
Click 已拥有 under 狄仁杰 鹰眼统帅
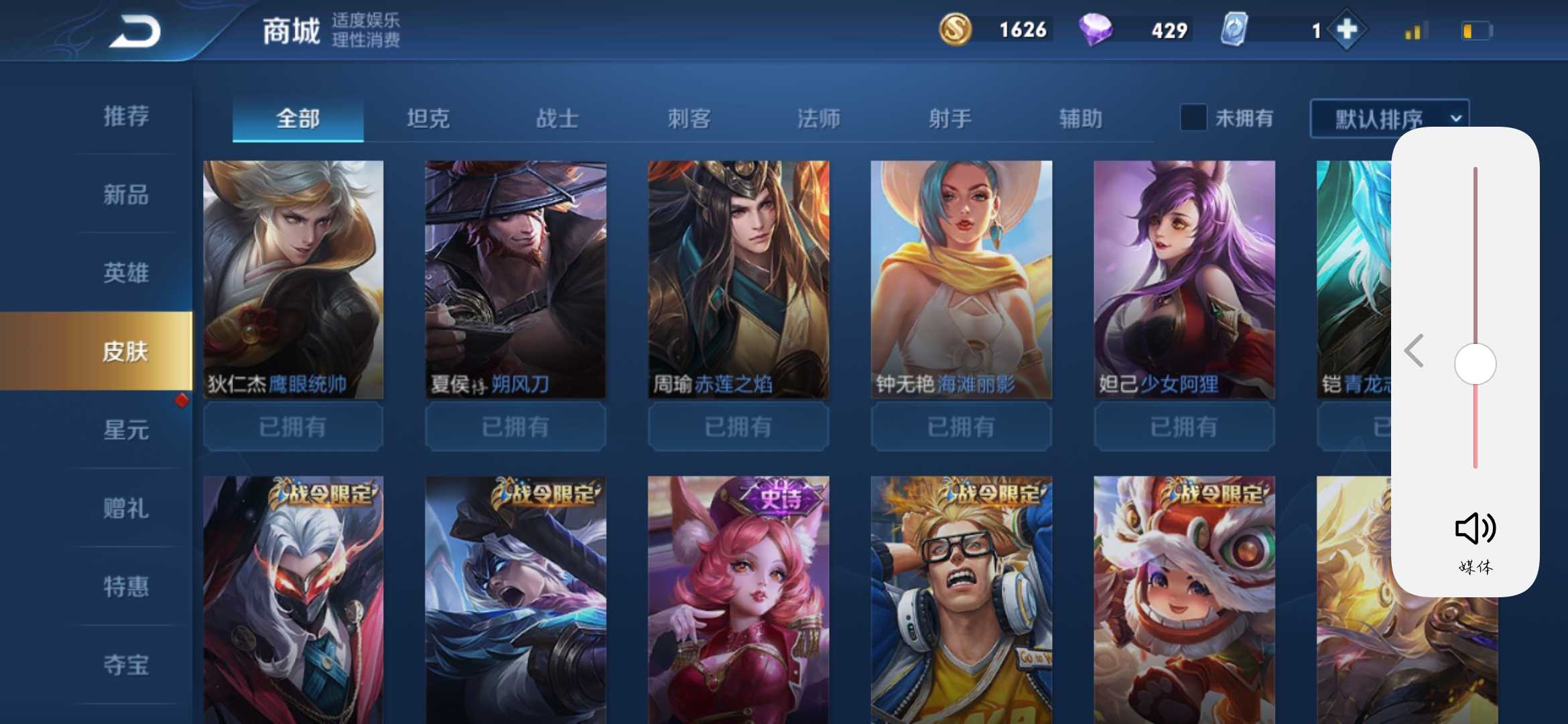[293, 427]
